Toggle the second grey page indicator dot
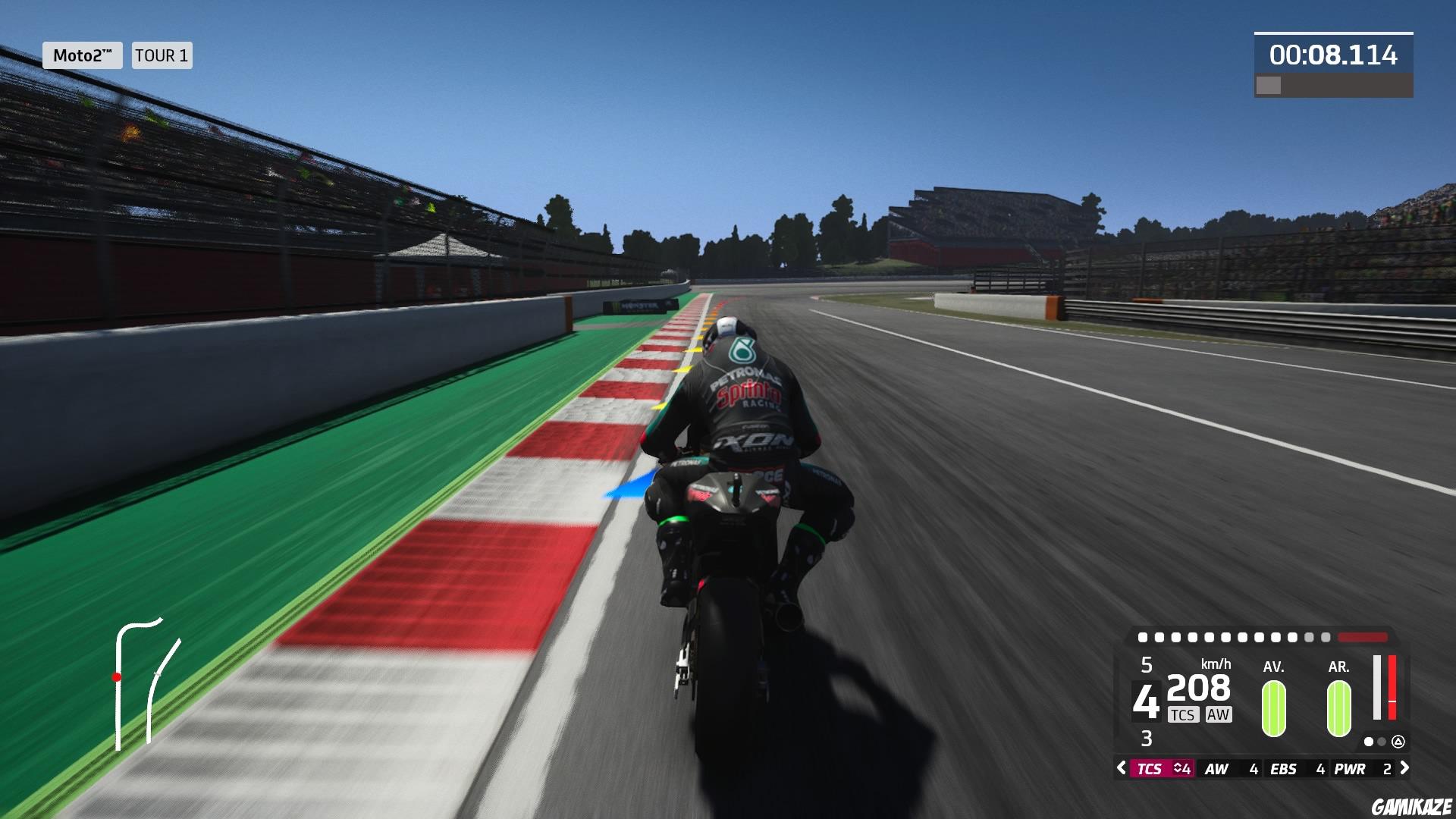1456x819 pixels. 1381,742
